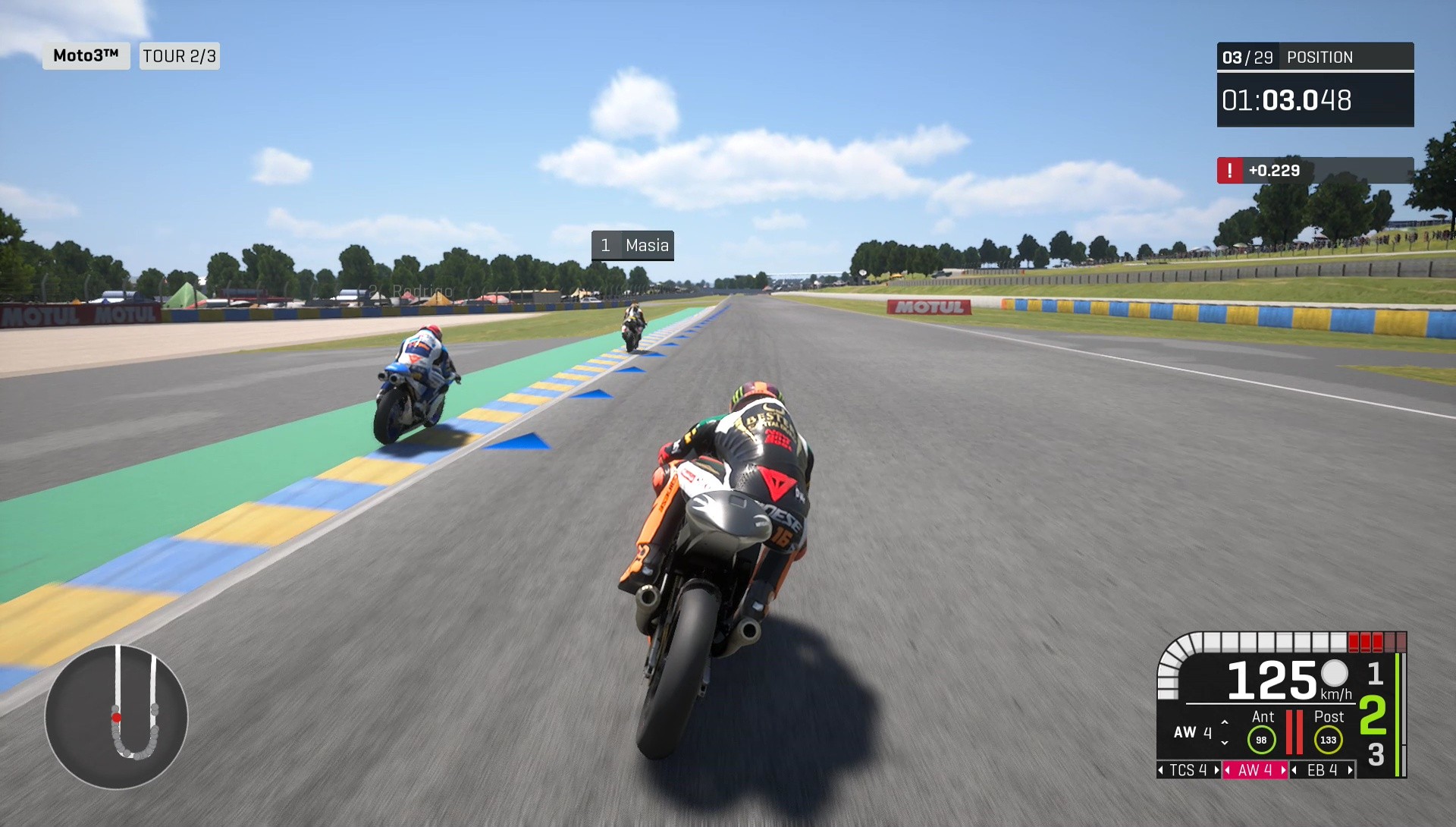Click the left arrow beside TCS 4
Screen dimensions: 1456x827
pyautogui.click(x=1161, y=769)
